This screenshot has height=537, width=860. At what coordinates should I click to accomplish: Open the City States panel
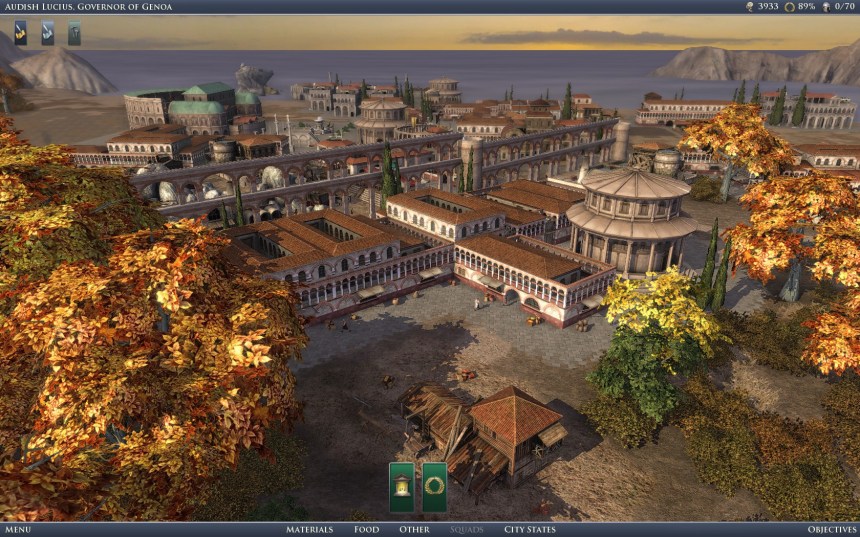coord(530,529)
